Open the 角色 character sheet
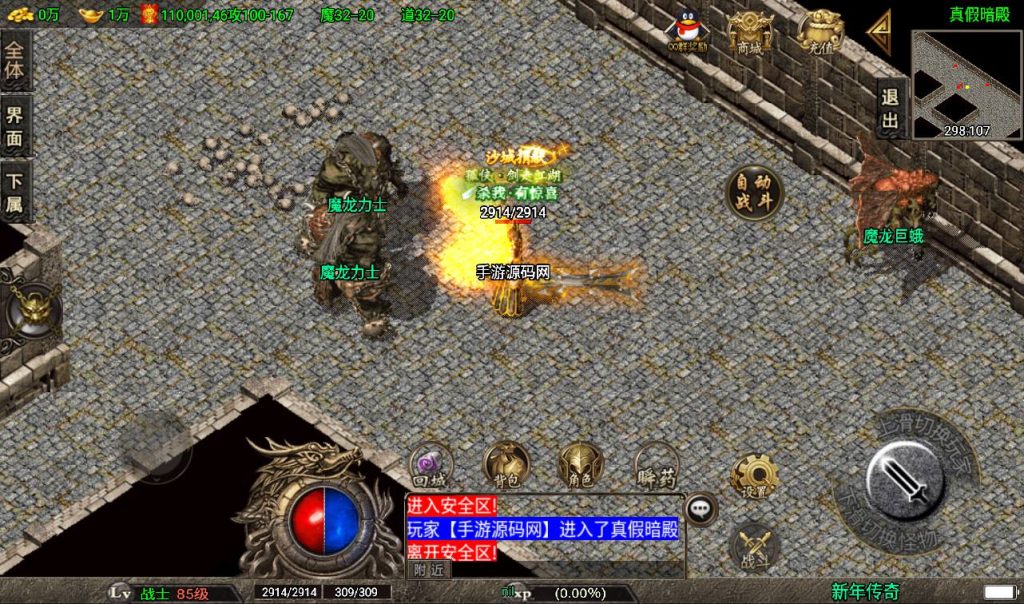Image resolution: width=1024 pixels, height=604 pixels. [x=580, y=466]
